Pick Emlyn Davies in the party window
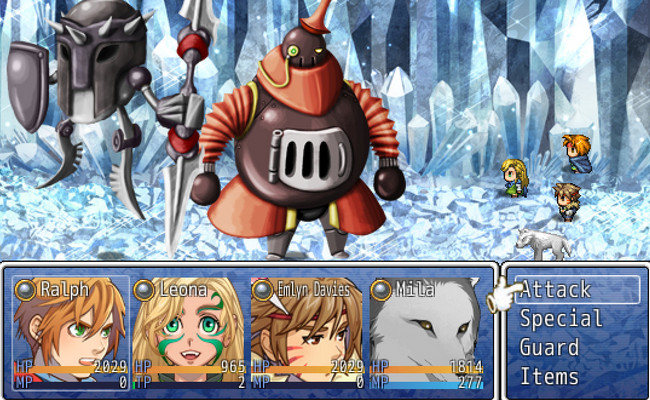The width and height of the screenshot is (650, 400). [307, 332]
